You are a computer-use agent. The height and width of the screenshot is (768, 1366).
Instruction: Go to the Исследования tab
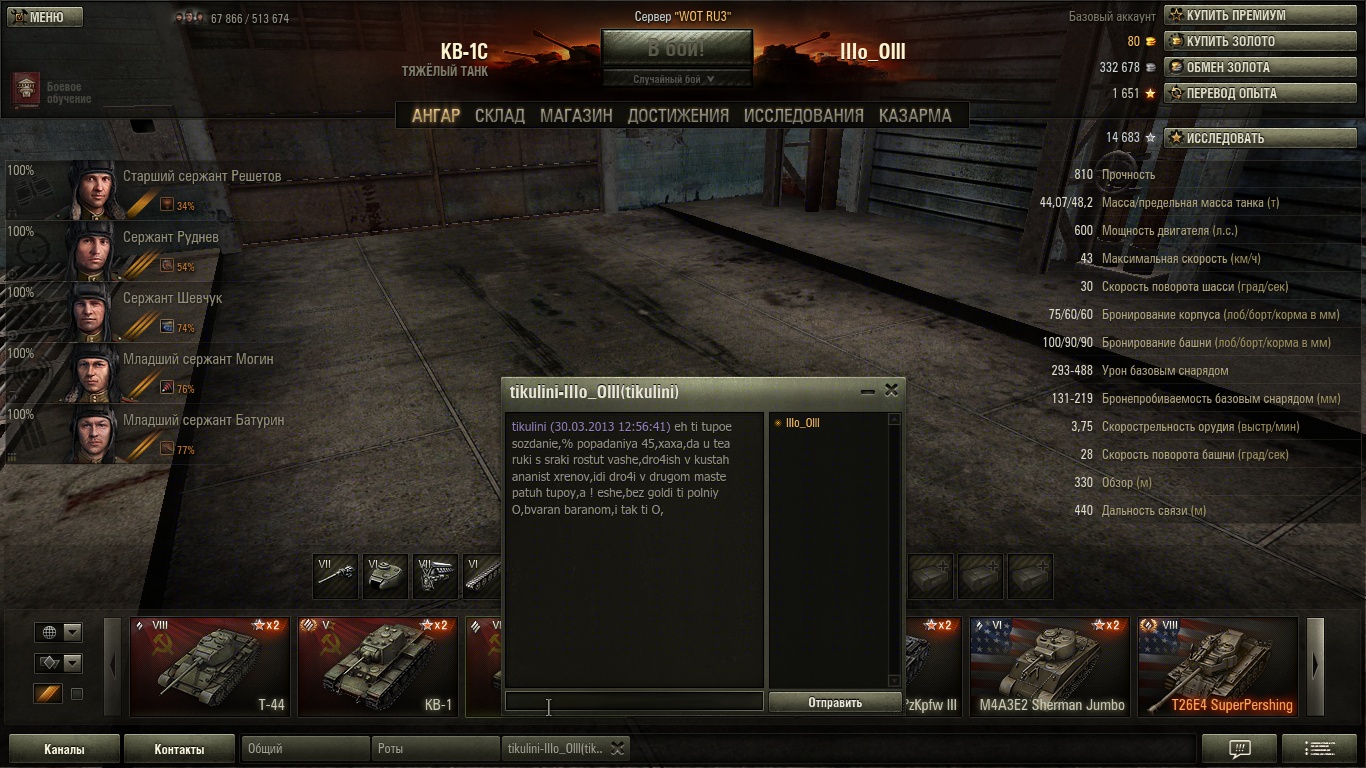pyautogui.click(x=803, y=115)
